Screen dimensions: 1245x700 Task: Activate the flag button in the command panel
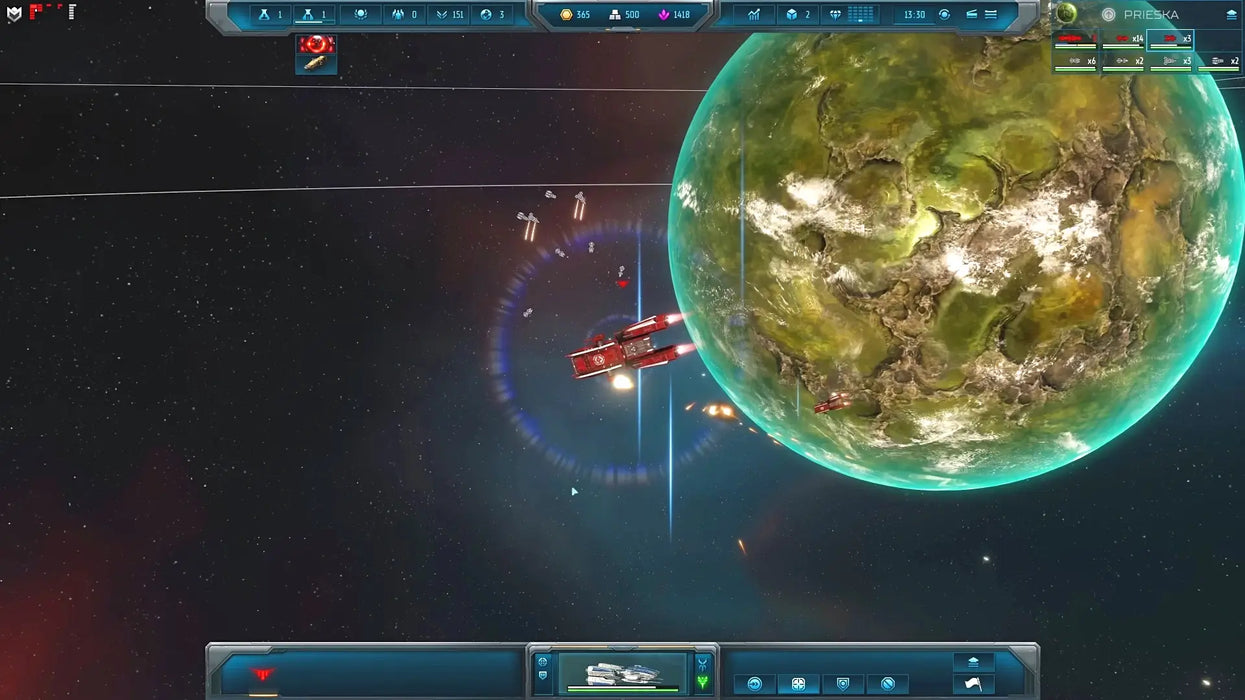[973, 684]
